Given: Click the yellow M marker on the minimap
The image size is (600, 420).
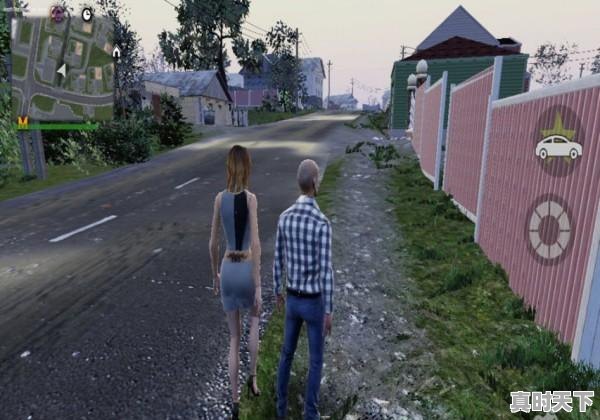Looking at the screenshot, I should [22, 120].
